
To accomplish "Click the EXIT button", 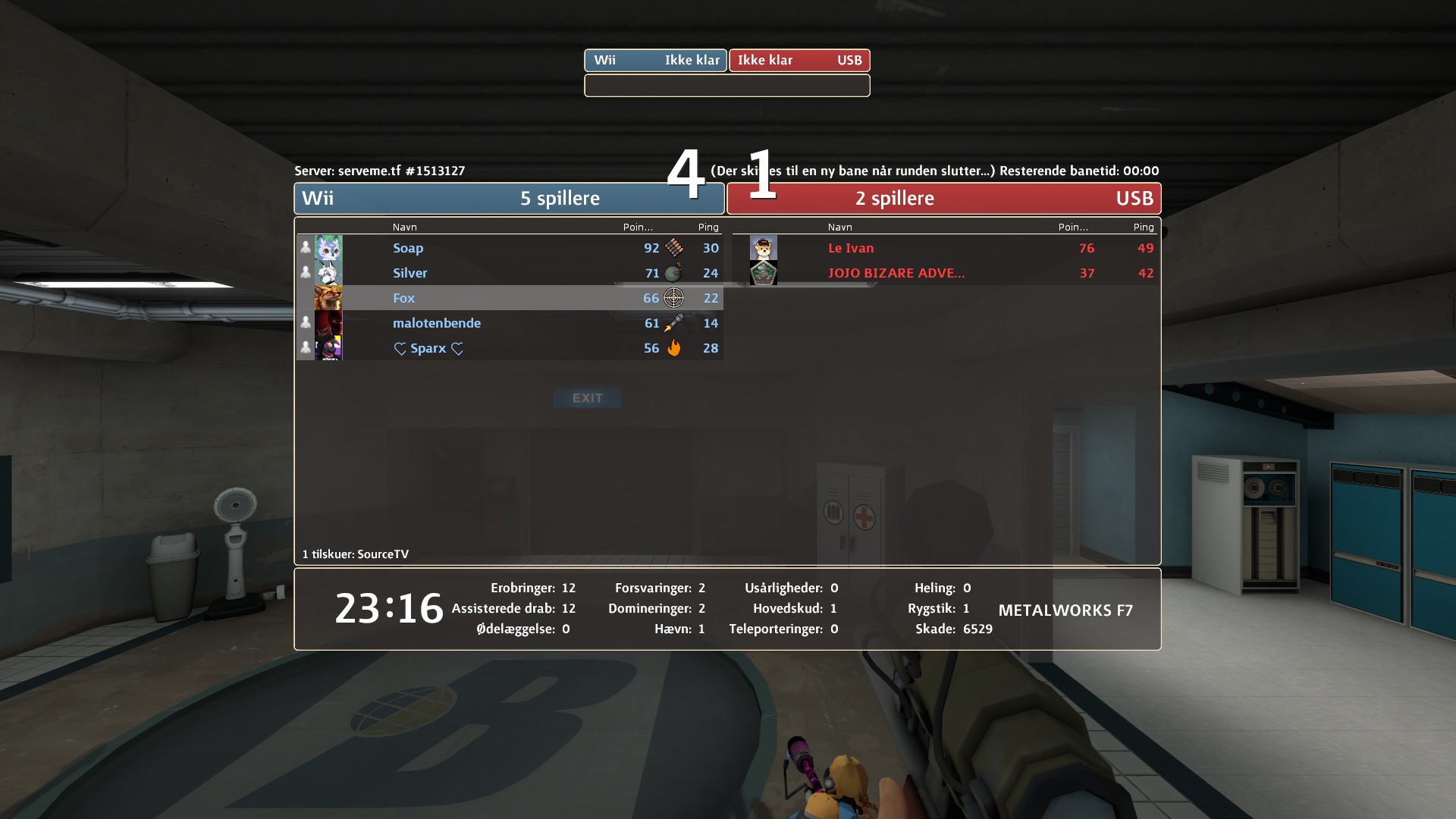I will (x=587, y=398).
